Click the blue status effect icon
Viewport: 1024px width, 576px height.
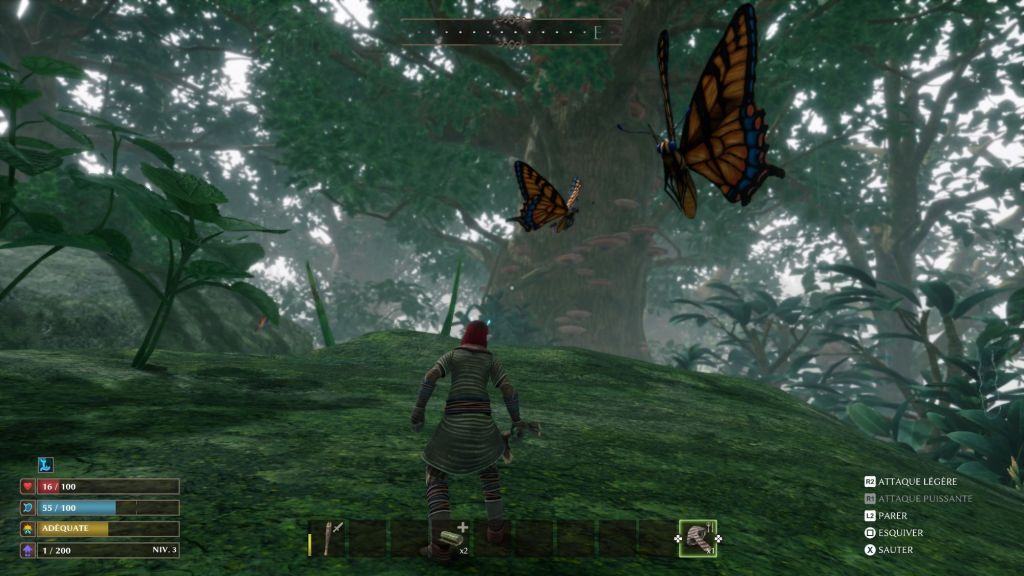pyautogui.click(x=45, y=465)
